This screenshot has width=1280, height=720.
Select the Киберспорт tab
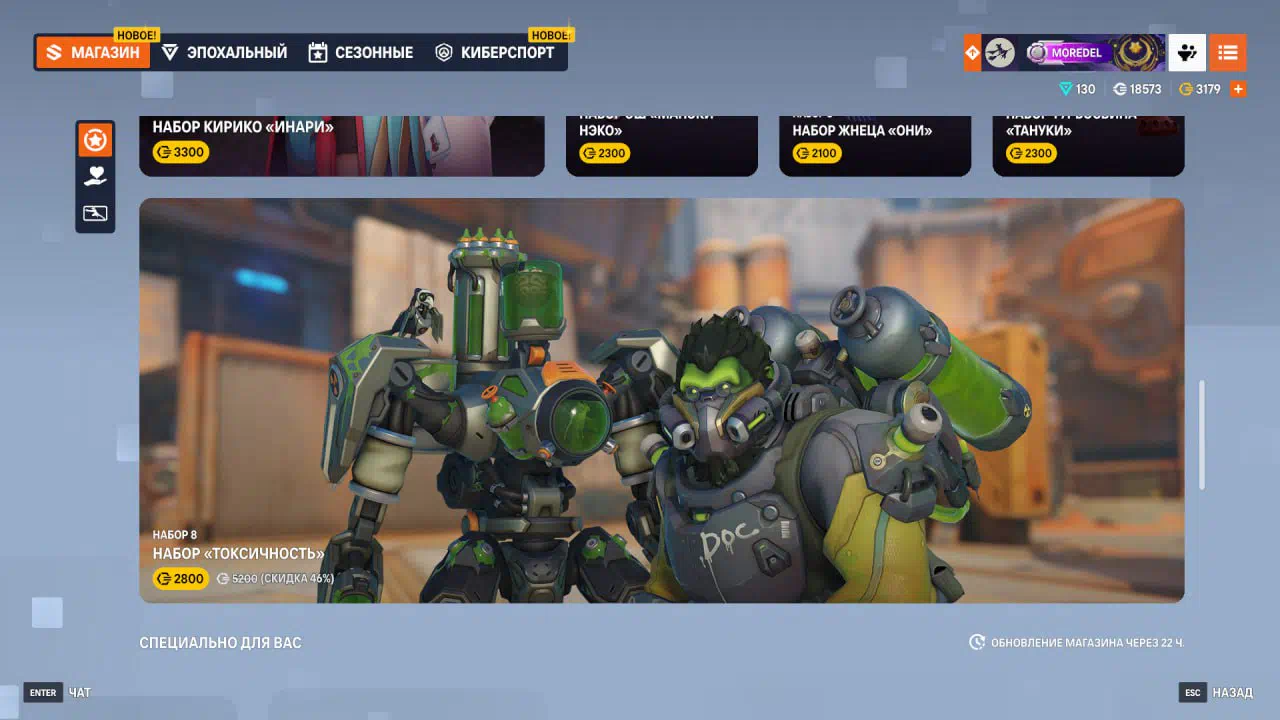(495, 53)
